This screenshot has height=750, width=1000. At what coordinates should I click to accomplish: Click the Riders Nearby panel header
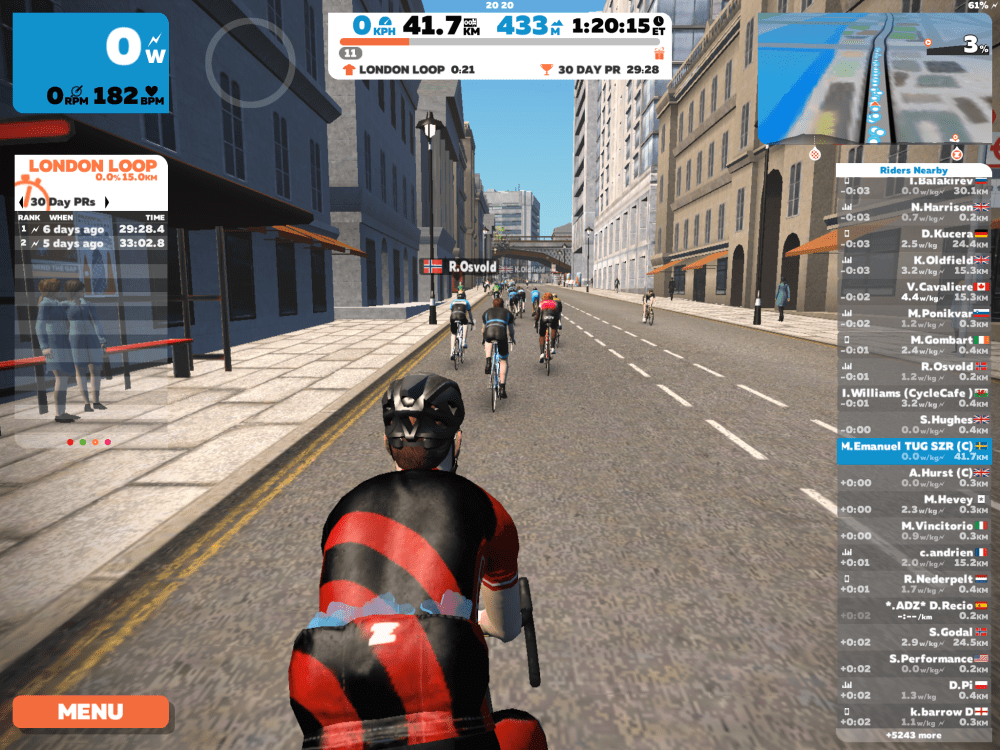pos(913,170)
